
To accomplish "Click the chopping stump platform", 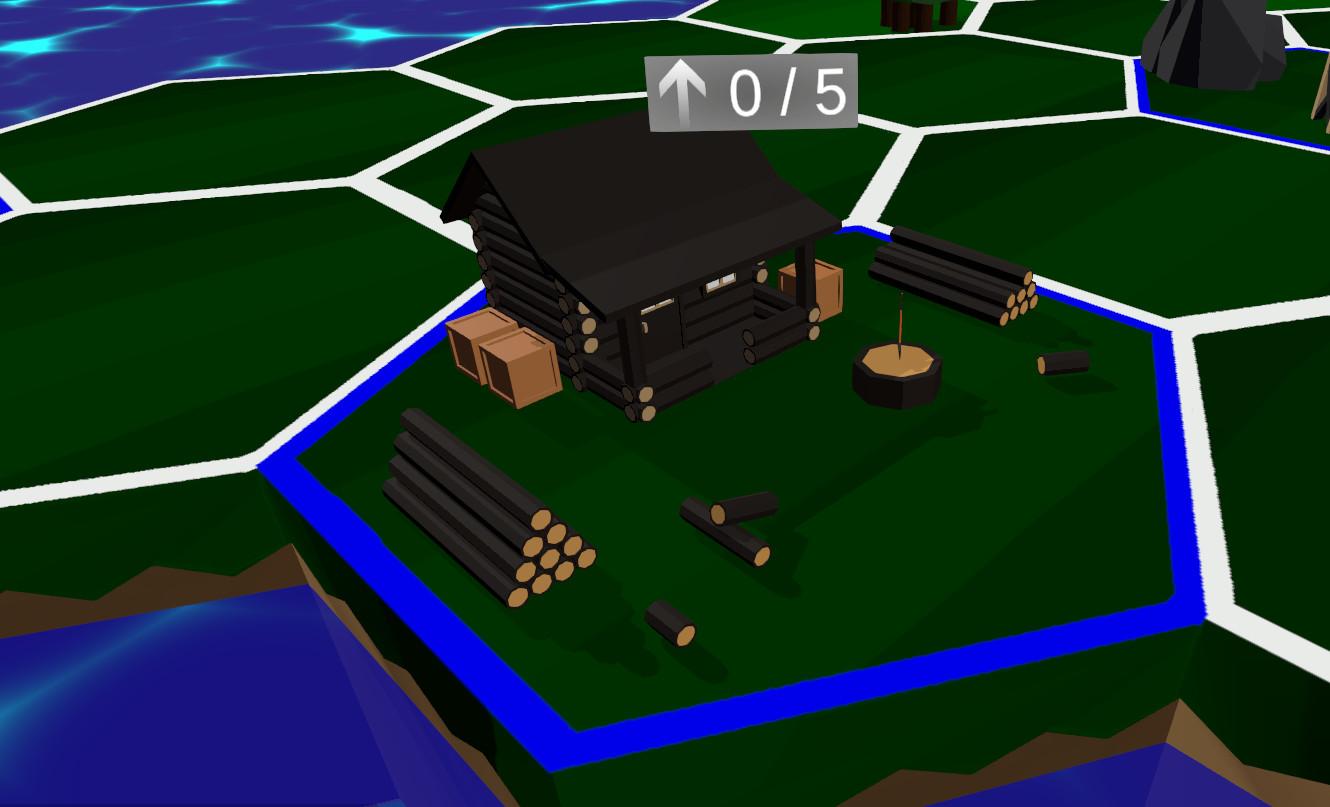I will pyautogui.click(x=895, y=370).
